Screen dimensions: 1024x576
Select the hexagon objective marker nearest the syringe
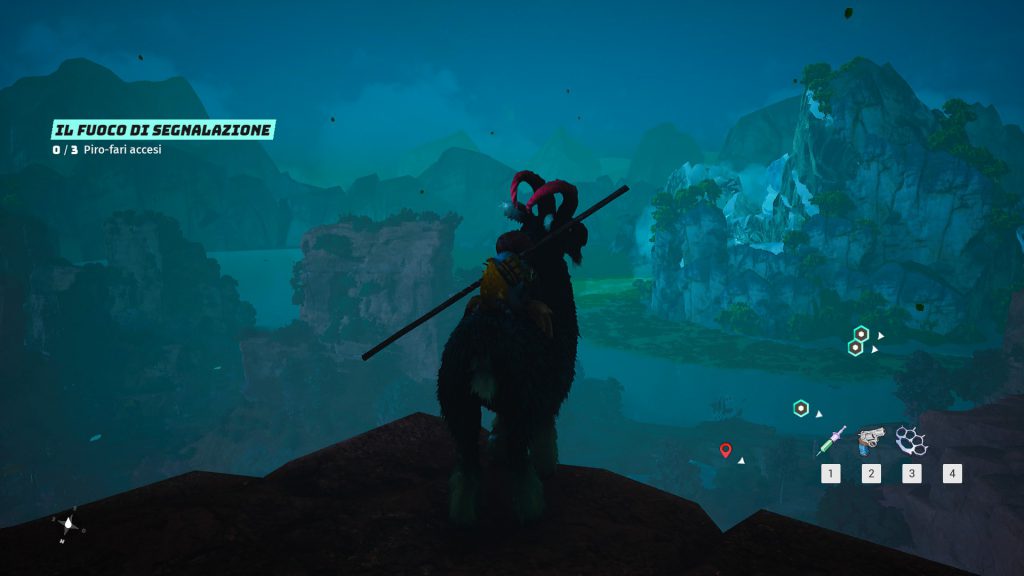click(x=801, y=408)
